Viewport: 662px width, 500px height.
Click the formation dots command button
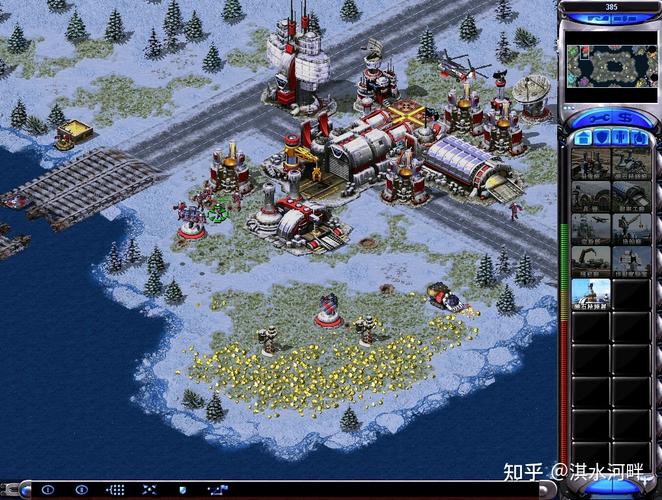pyautogui.click(x=116, y=490)
